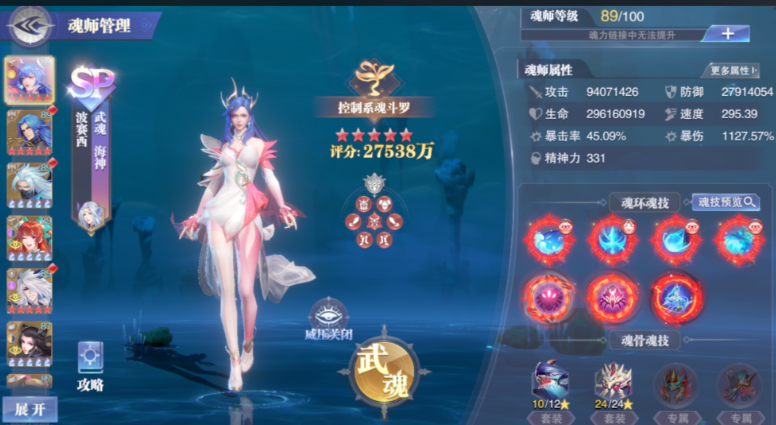Viewport: 776px width, 425px height.
Task: Choose the masked white-haired character portrait
Action: tap(29, 185)
